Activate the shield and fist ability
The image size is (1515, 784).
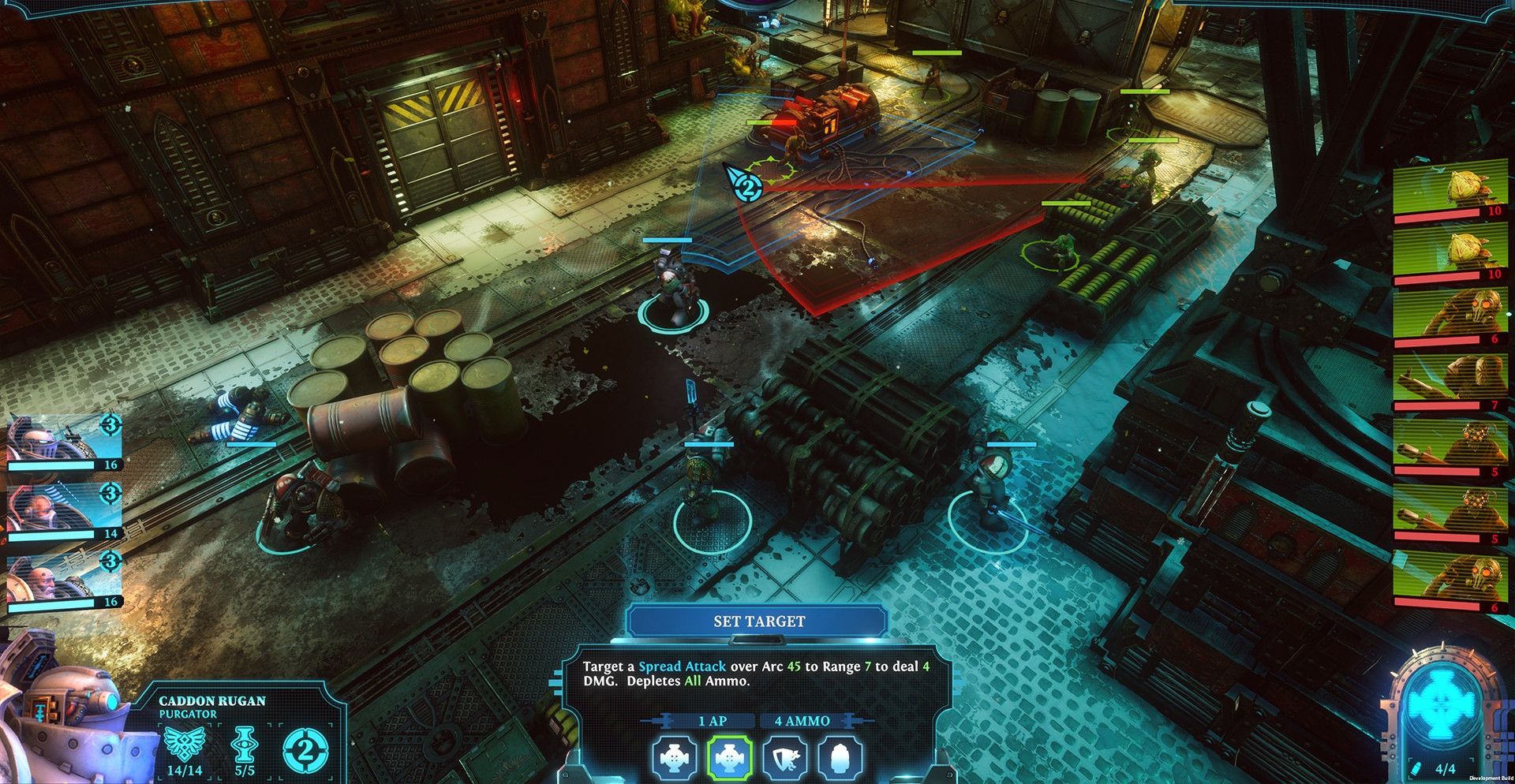785,758
